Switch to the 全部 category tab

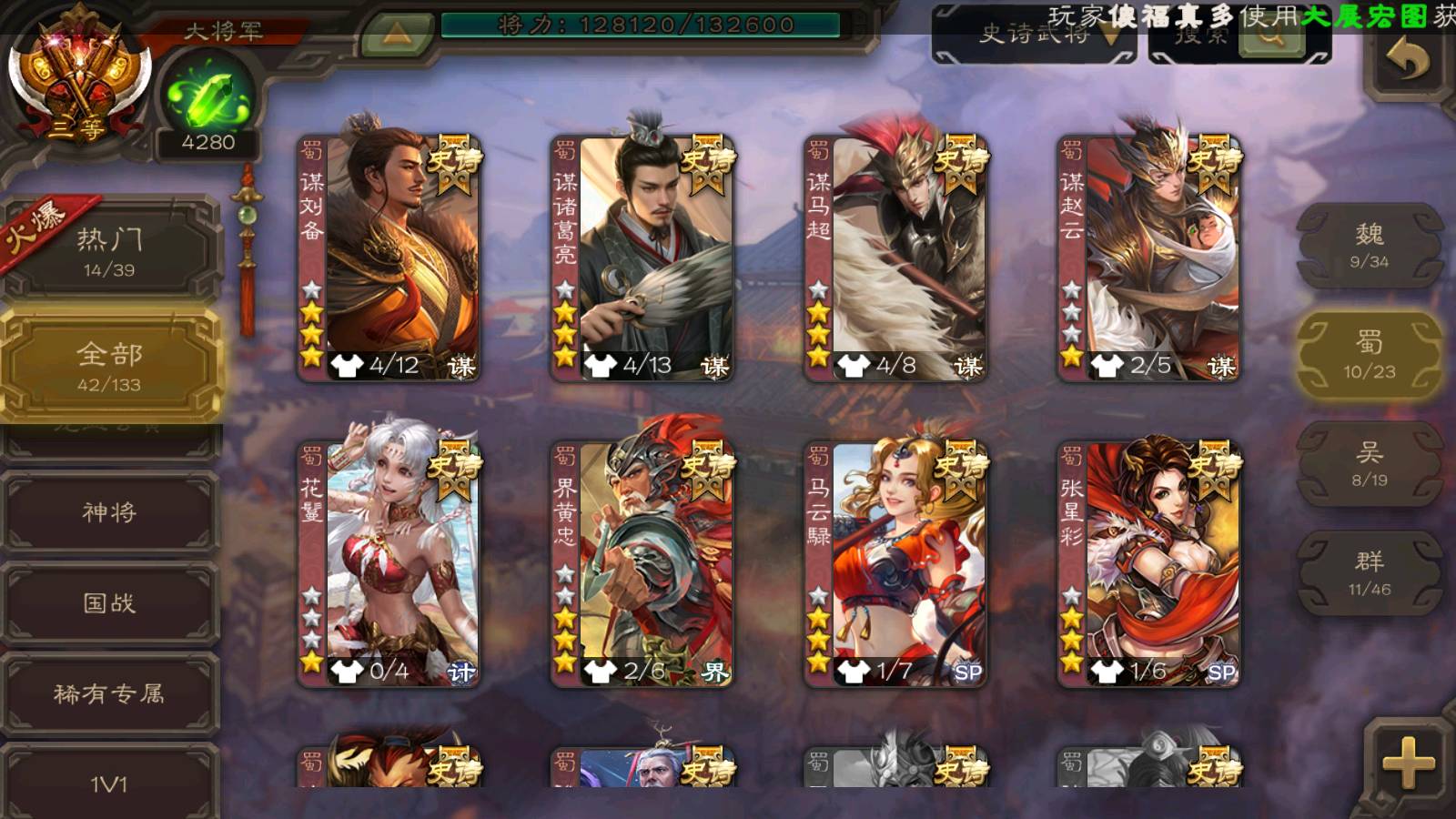109,366
